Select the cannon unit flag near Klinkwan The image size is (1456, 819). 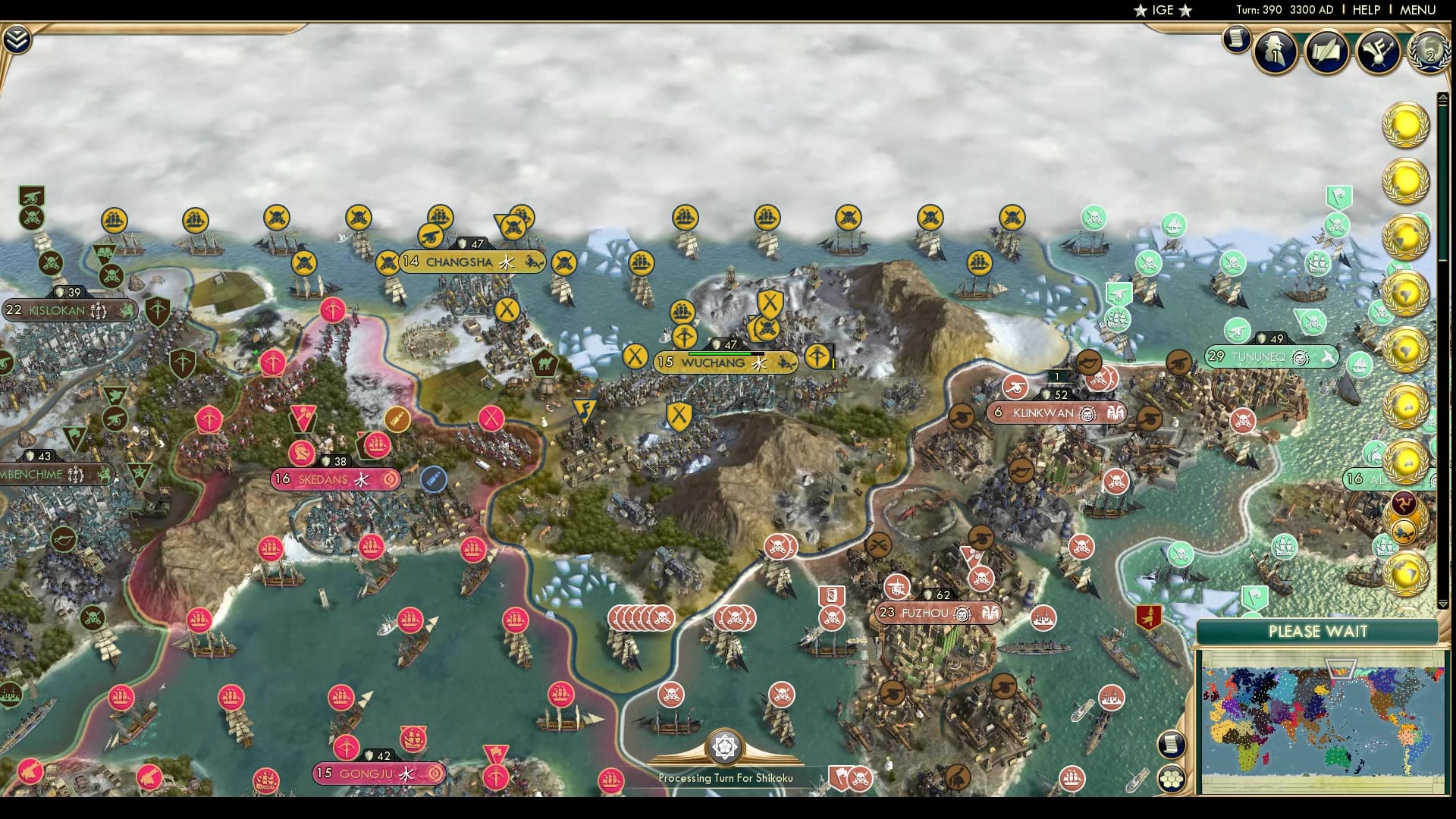tap(1015, 385)
